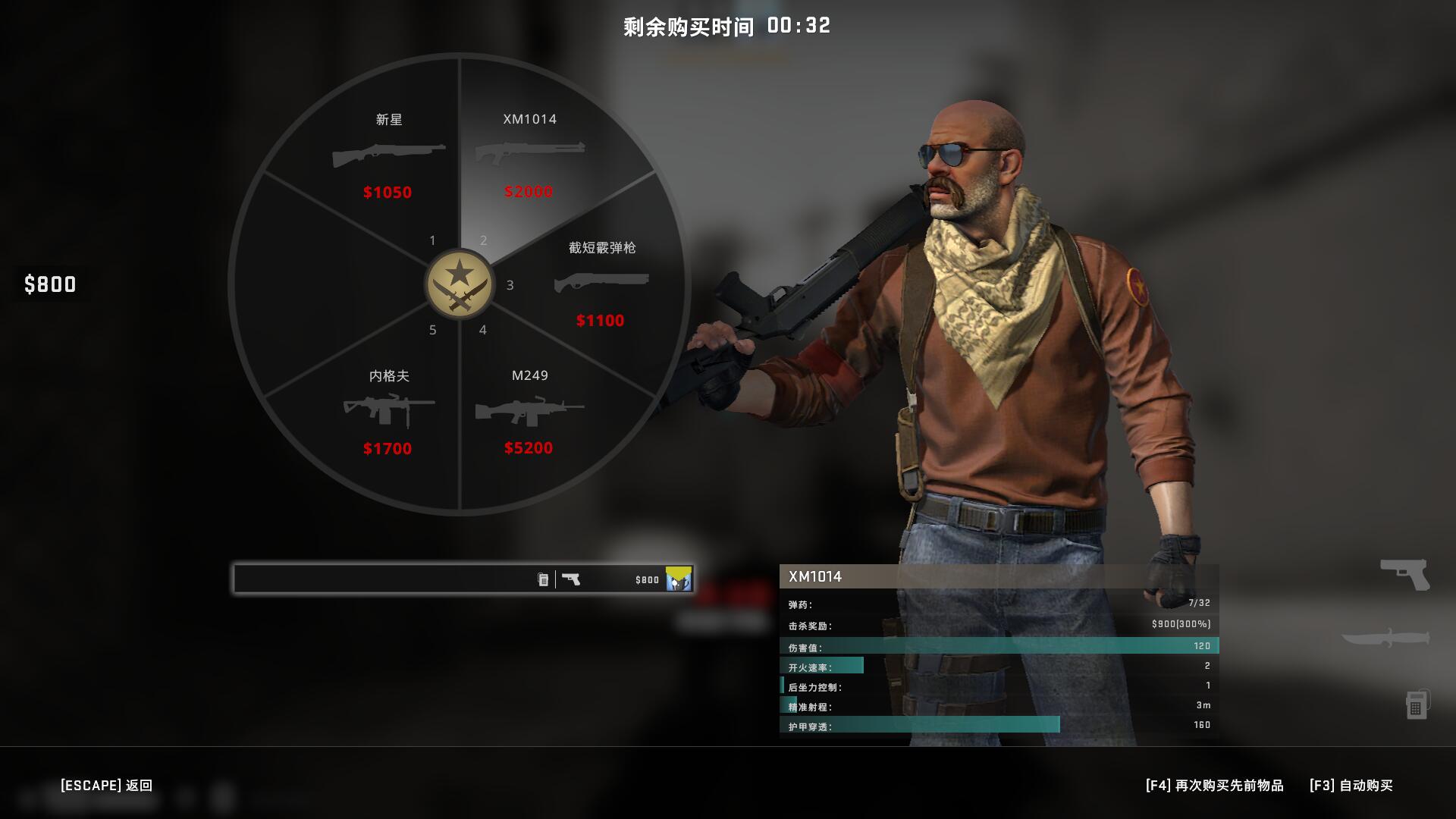Screen dimensions: 1456x819
Task: Open wheel segment number 5
Action: (x=434, y=330)
